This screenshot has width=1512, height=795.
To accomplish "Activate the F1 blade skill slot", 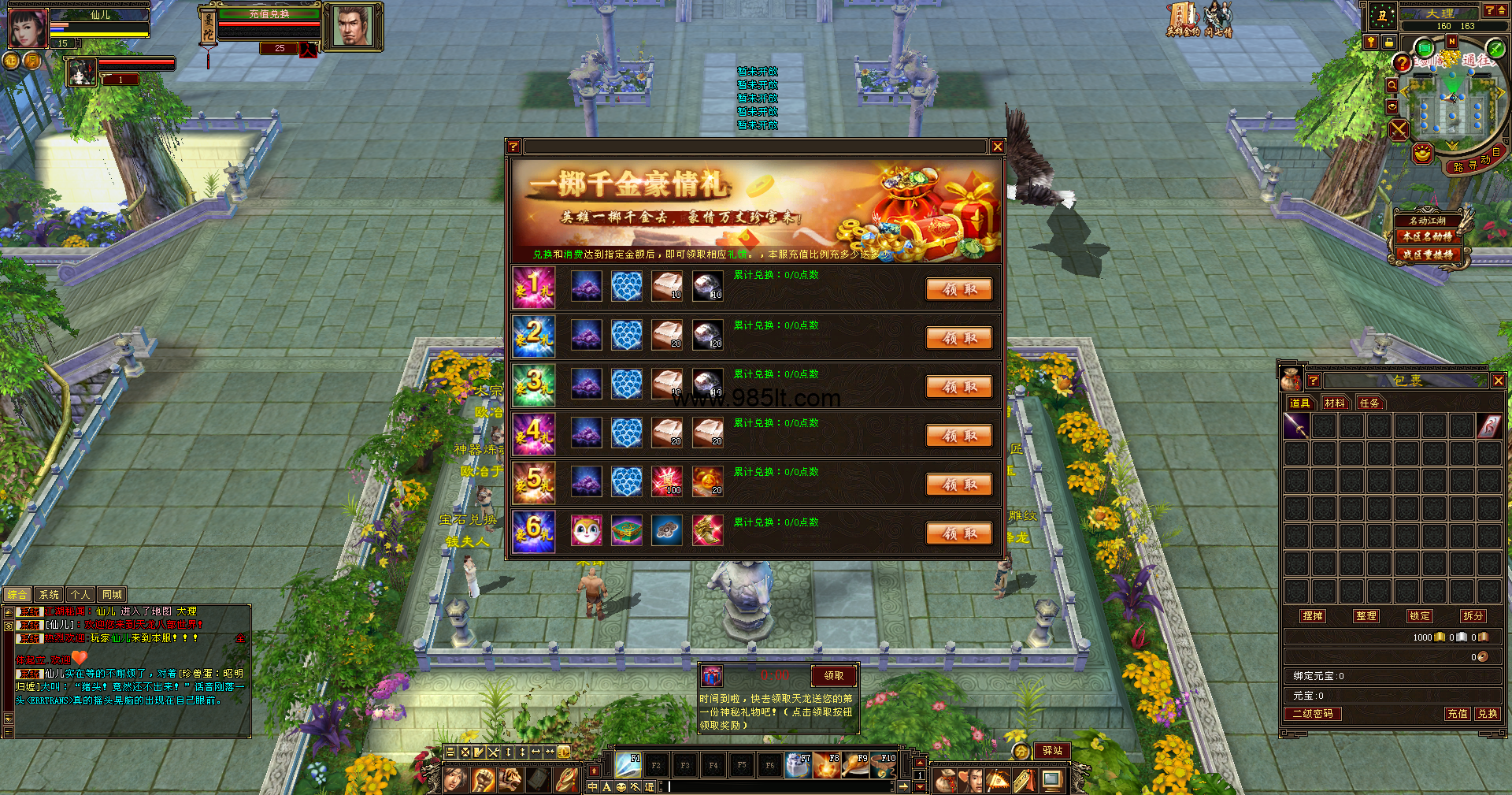I will click(628, 764).
